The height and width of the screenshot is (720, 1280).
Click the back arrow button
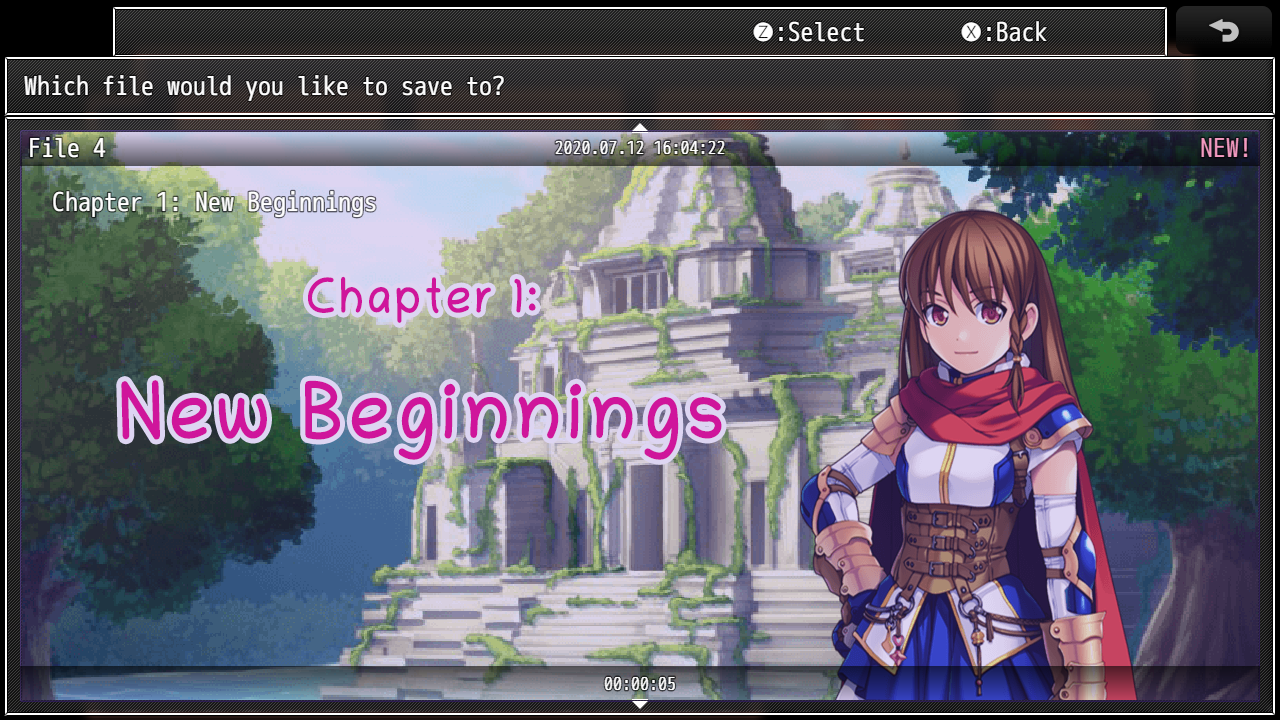click(x=1224, y=31)
